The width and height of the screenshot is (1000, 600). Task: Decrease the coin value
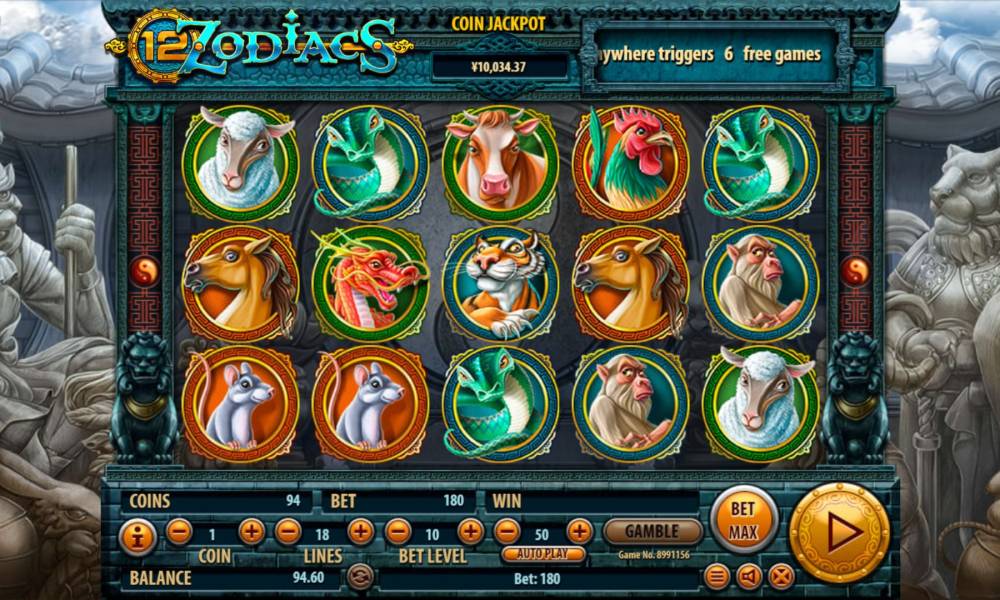point(179,532)
